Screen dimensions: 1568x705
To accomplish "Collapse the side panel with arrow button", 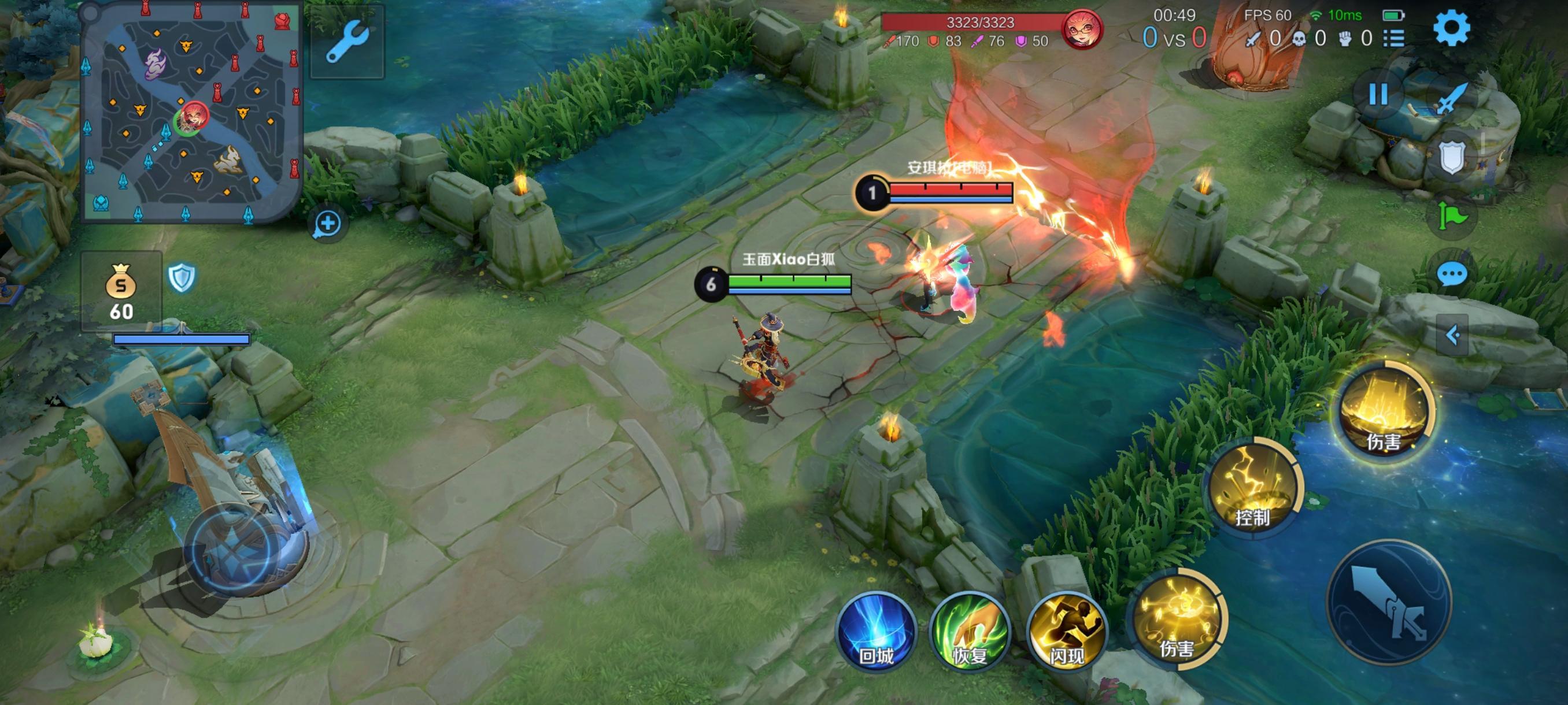I will pyautogui.click(x=1452, y=335).
